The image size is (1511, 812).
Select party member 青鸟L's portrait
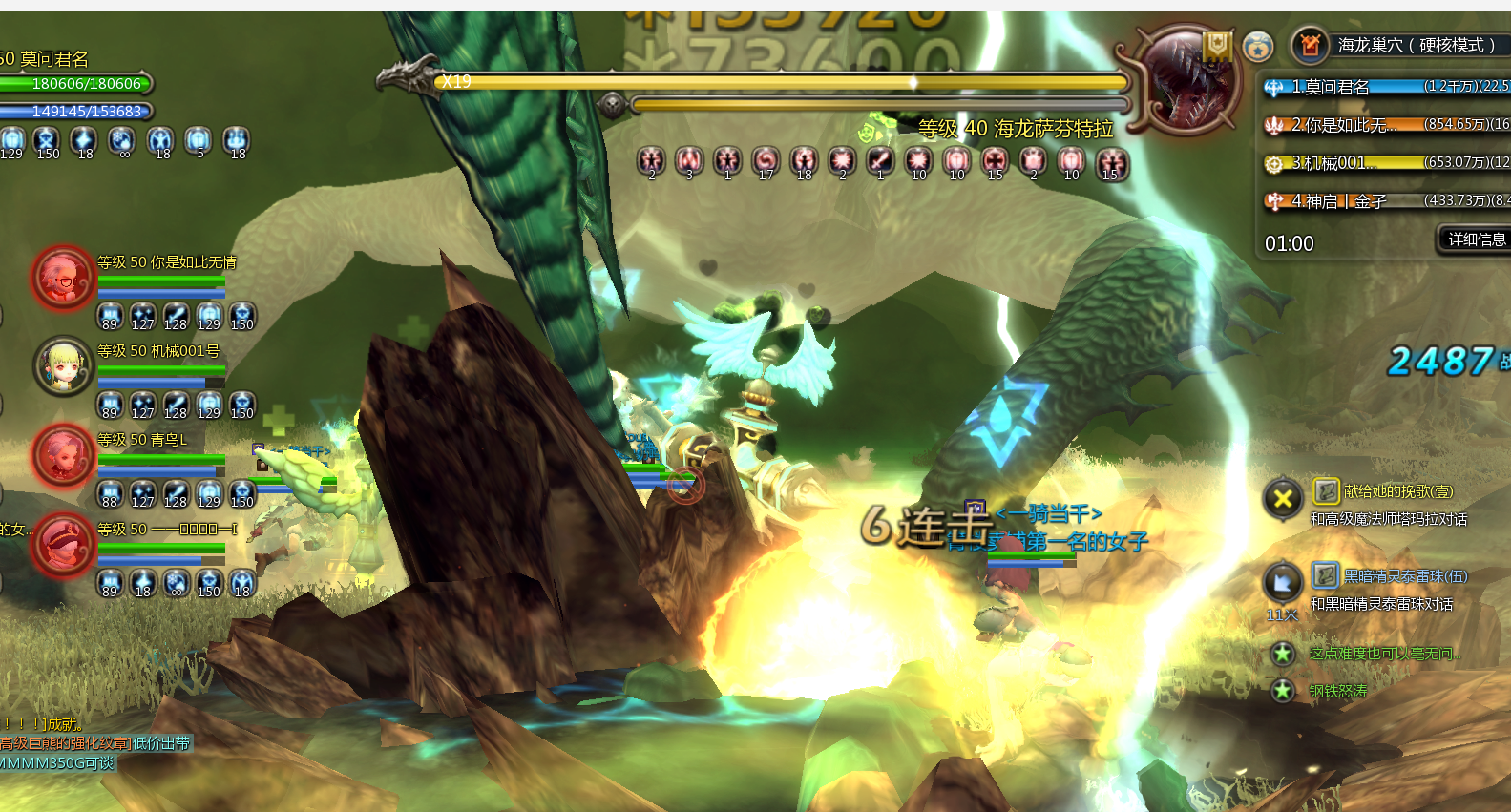pyautogui.click(x=63, y=454)
